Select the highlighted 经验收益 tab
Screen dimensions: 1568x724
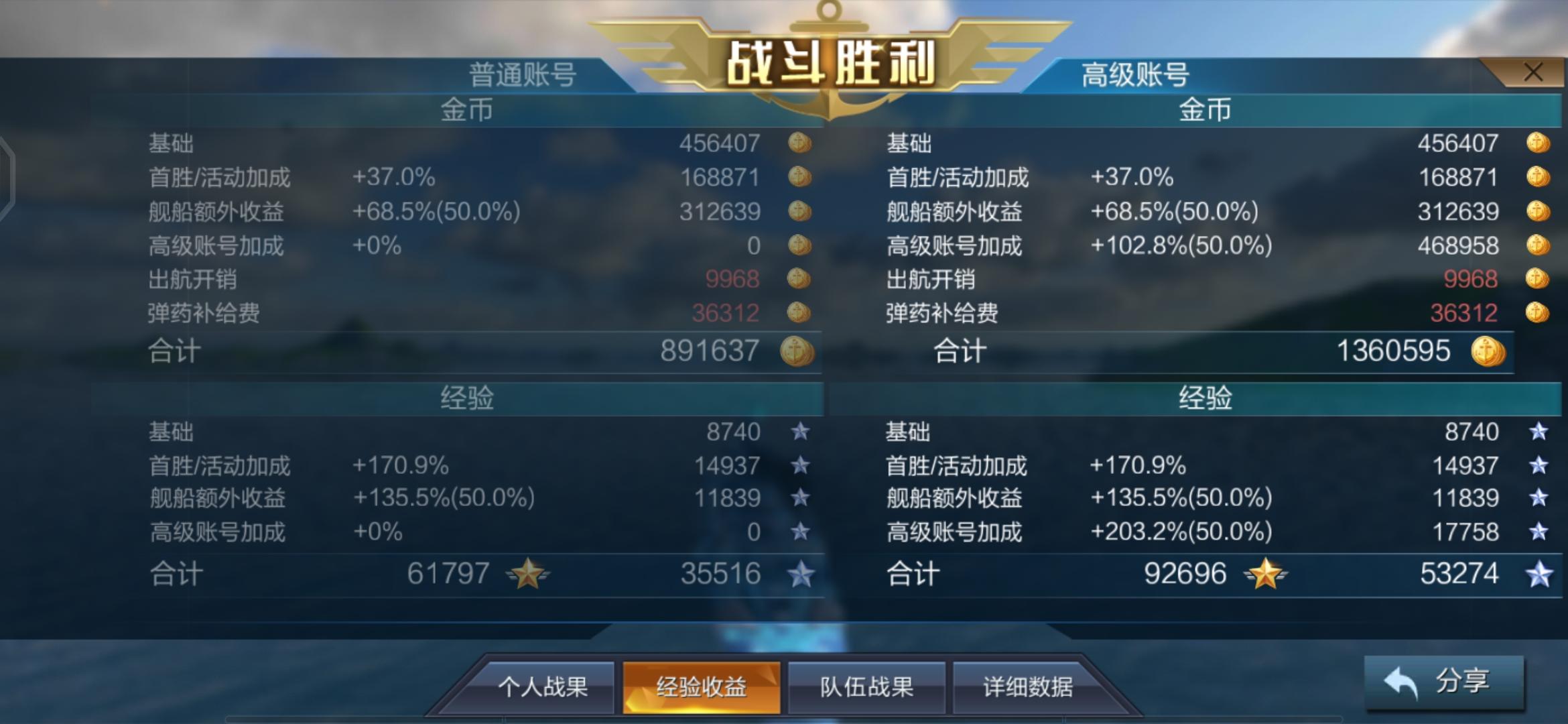pyautogui.click(x=702, y=686)
